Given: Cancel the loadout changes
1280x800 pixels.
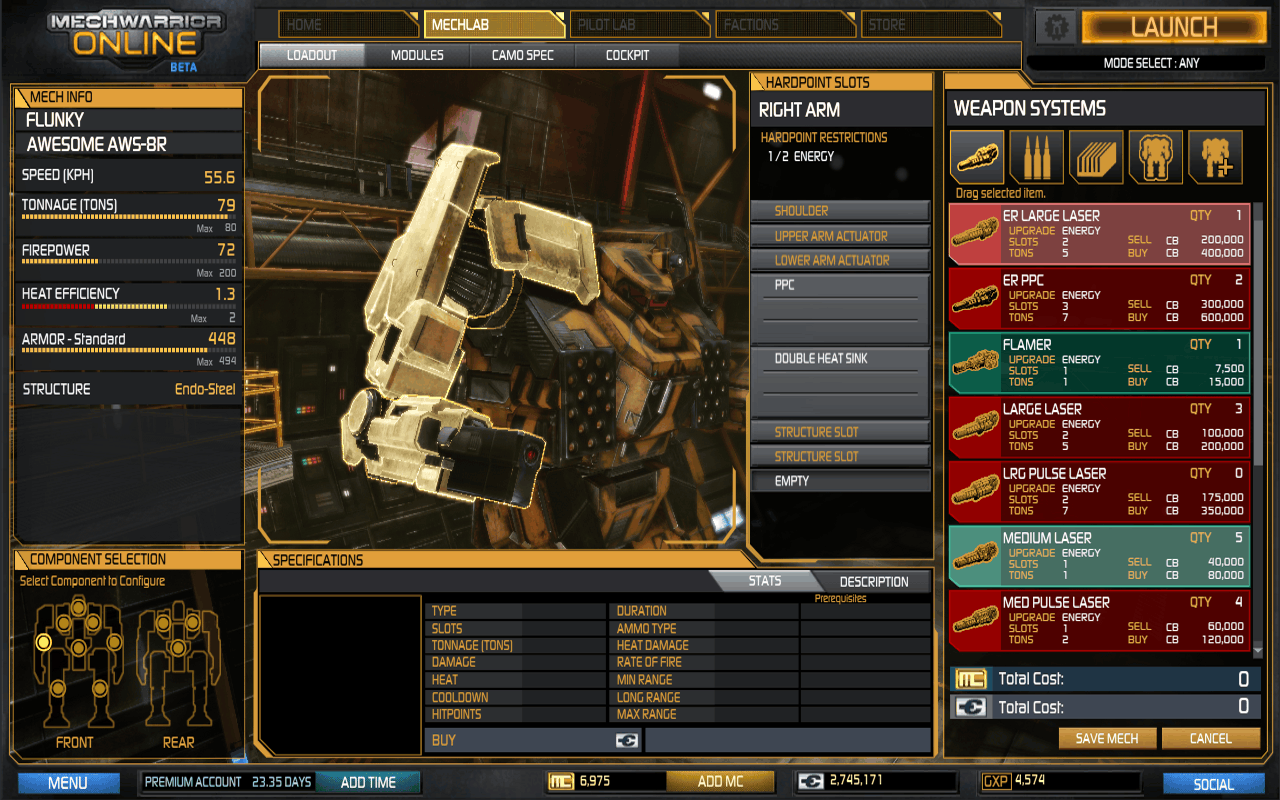Looking at the screenshot, I should point(1210,739).
